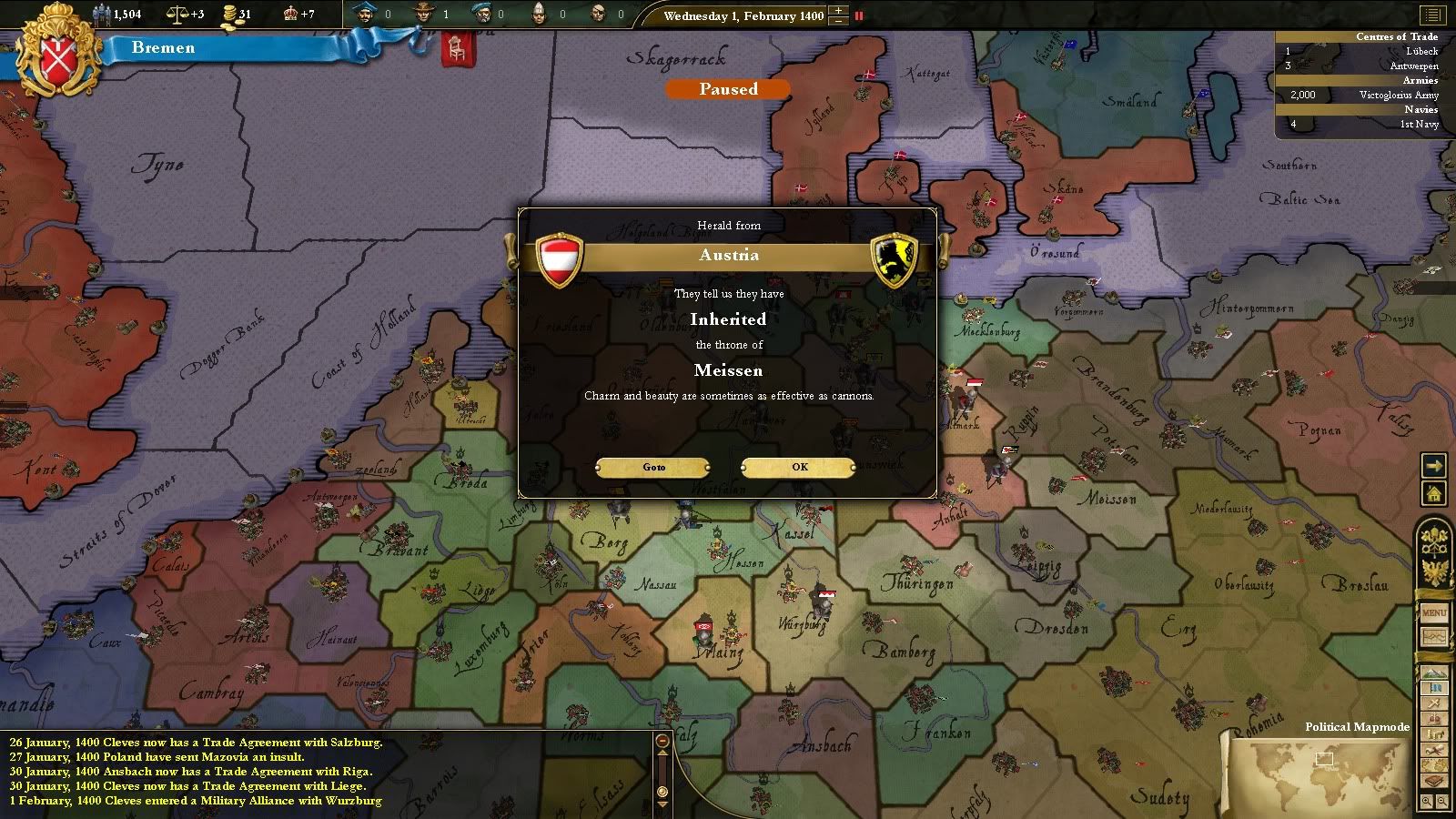Jump to capital with the house button
The height and width of the screenshot is (819, 1456).
[1434, 494]
